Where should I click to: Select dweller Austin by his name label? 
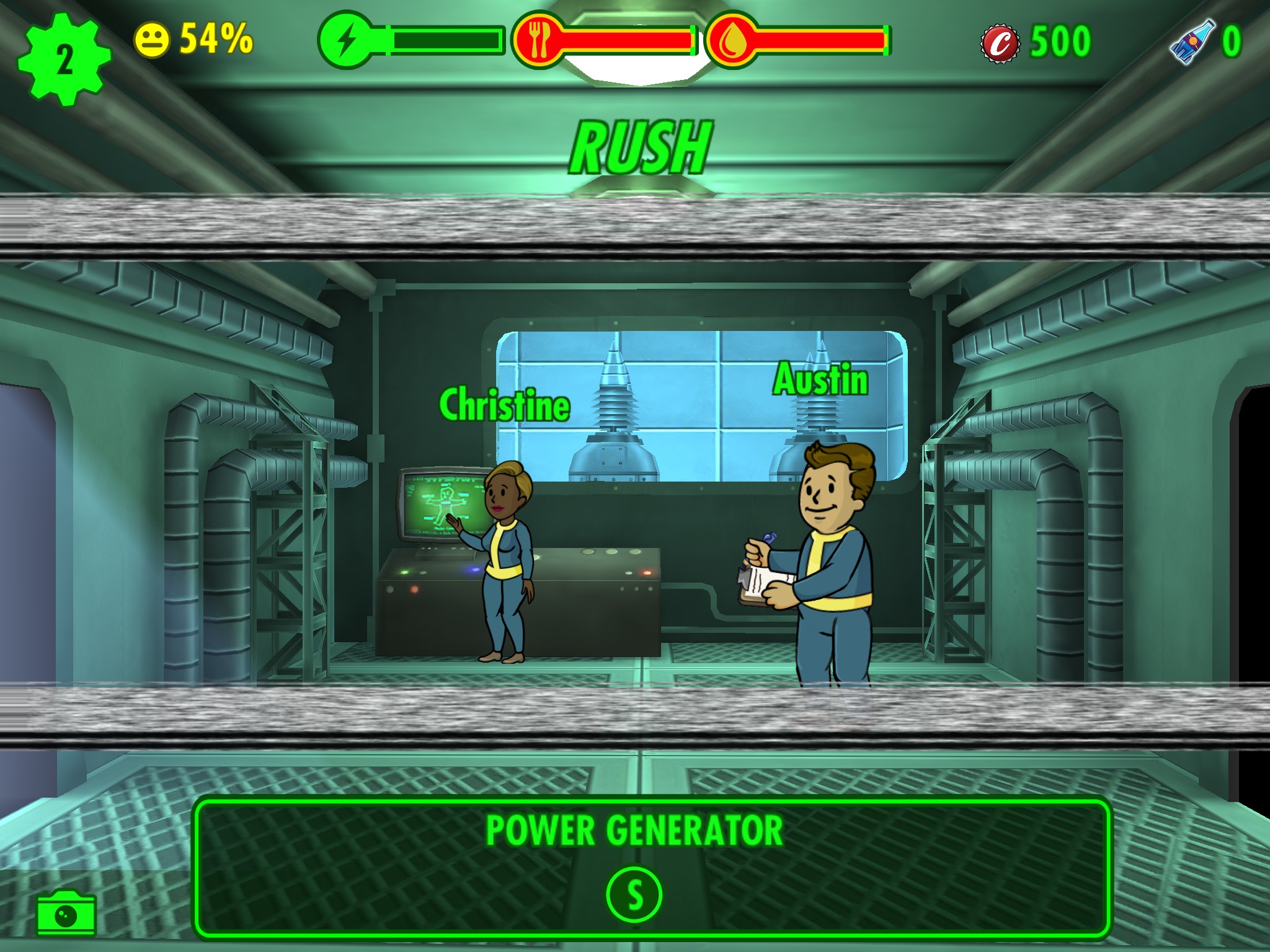(x=820, y=379)
